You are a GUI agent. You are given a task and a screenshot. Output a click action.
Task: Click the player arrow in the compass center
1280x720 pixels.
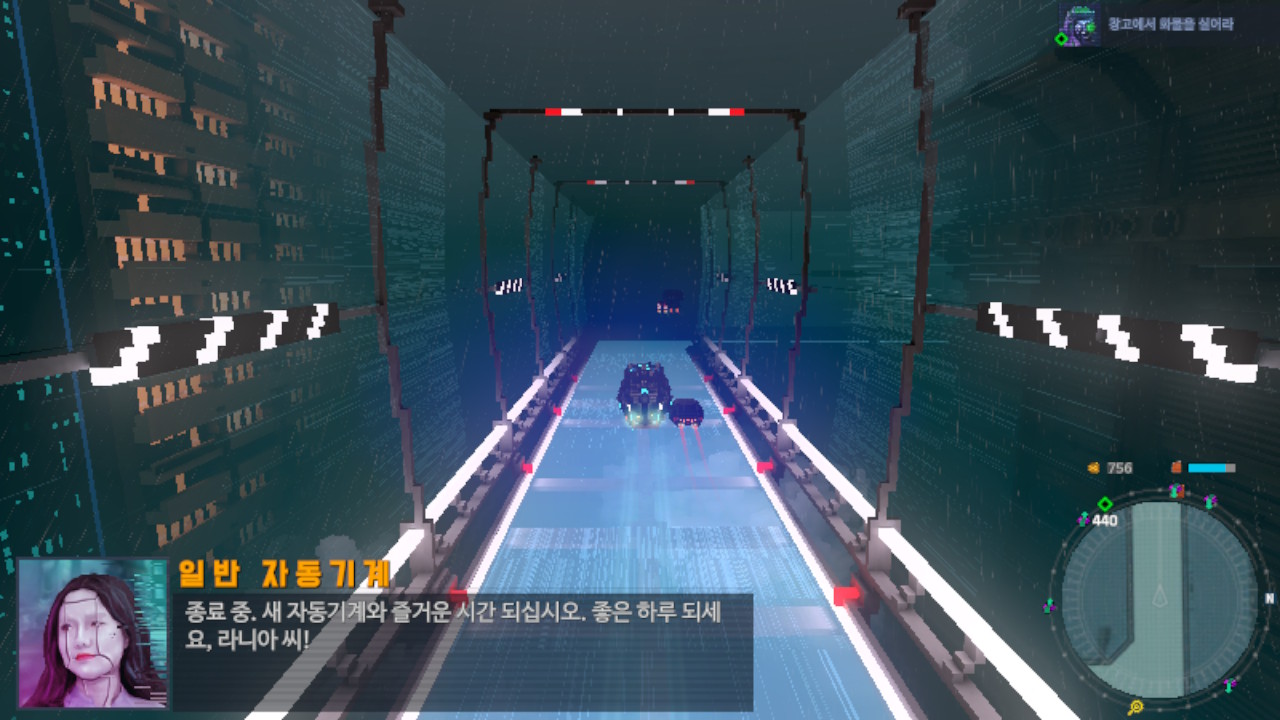[1160, 597]
